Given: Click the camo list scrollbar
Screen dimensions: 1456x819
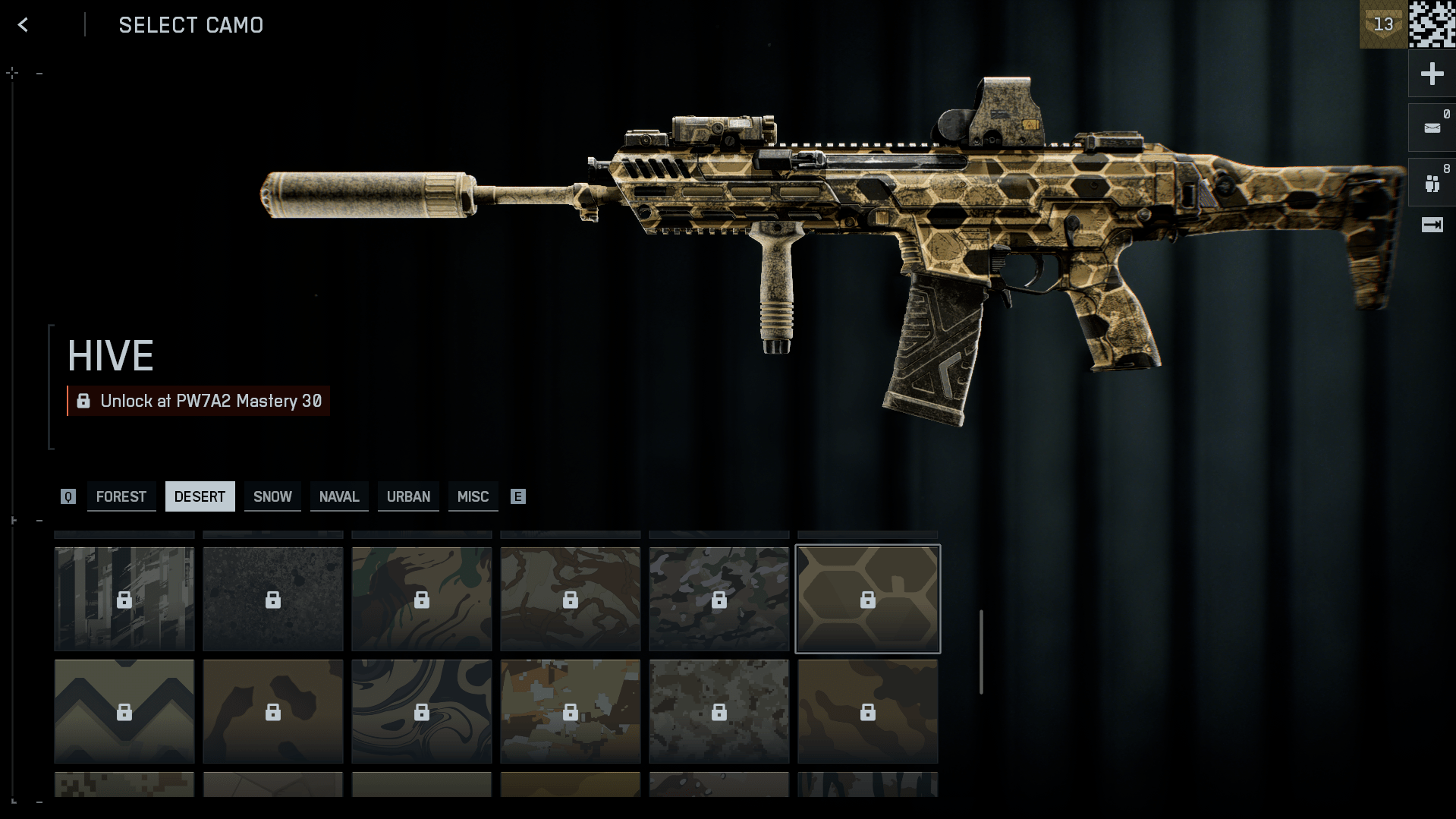Looking at the screenshot, I should (x=981, y=651).
